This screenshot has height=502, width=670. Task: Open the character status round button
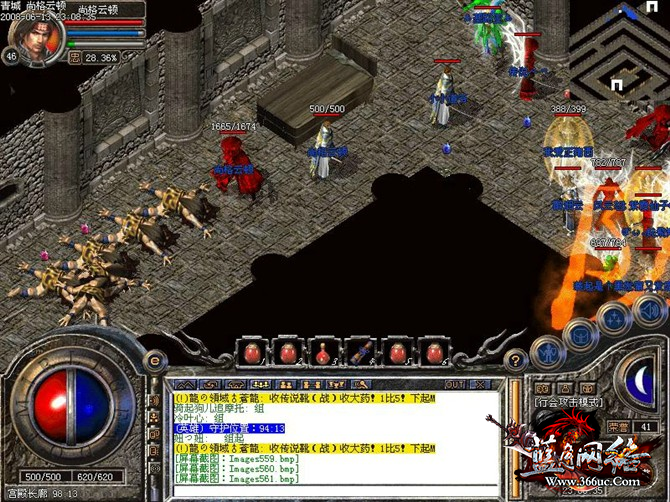click(548, 350)
